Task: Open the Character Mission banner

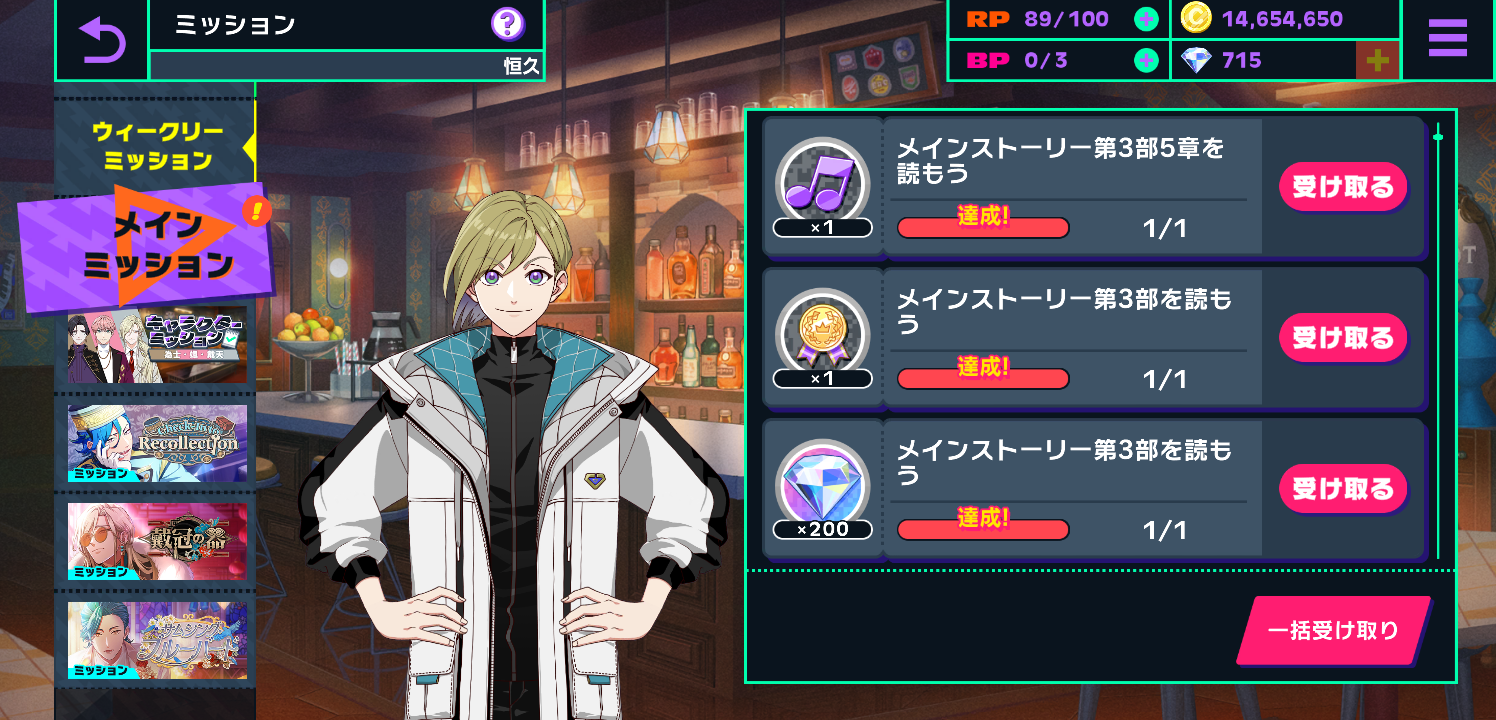Action: pyautogui.click(x=157, y=346)
